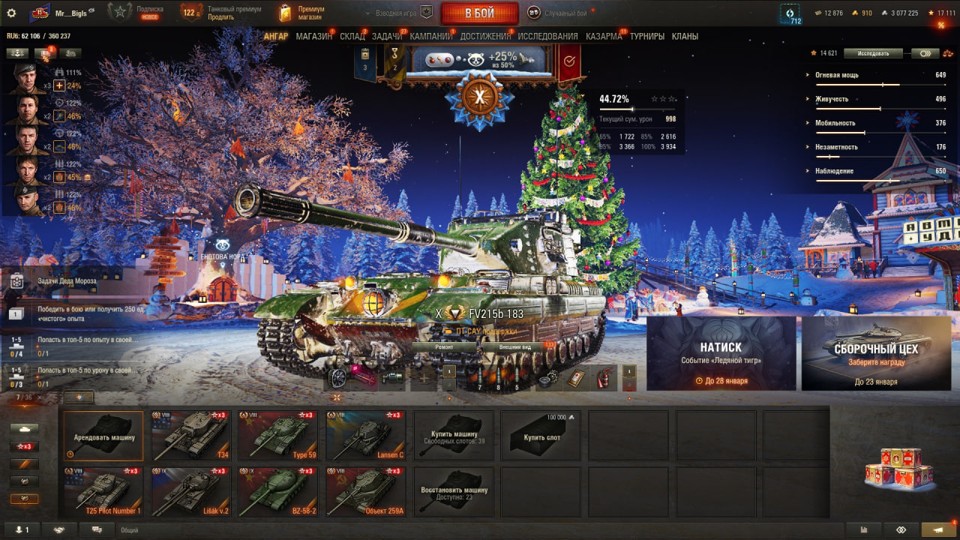
Task: Switch to the КАЗАРМА tab
Action: 603,37
